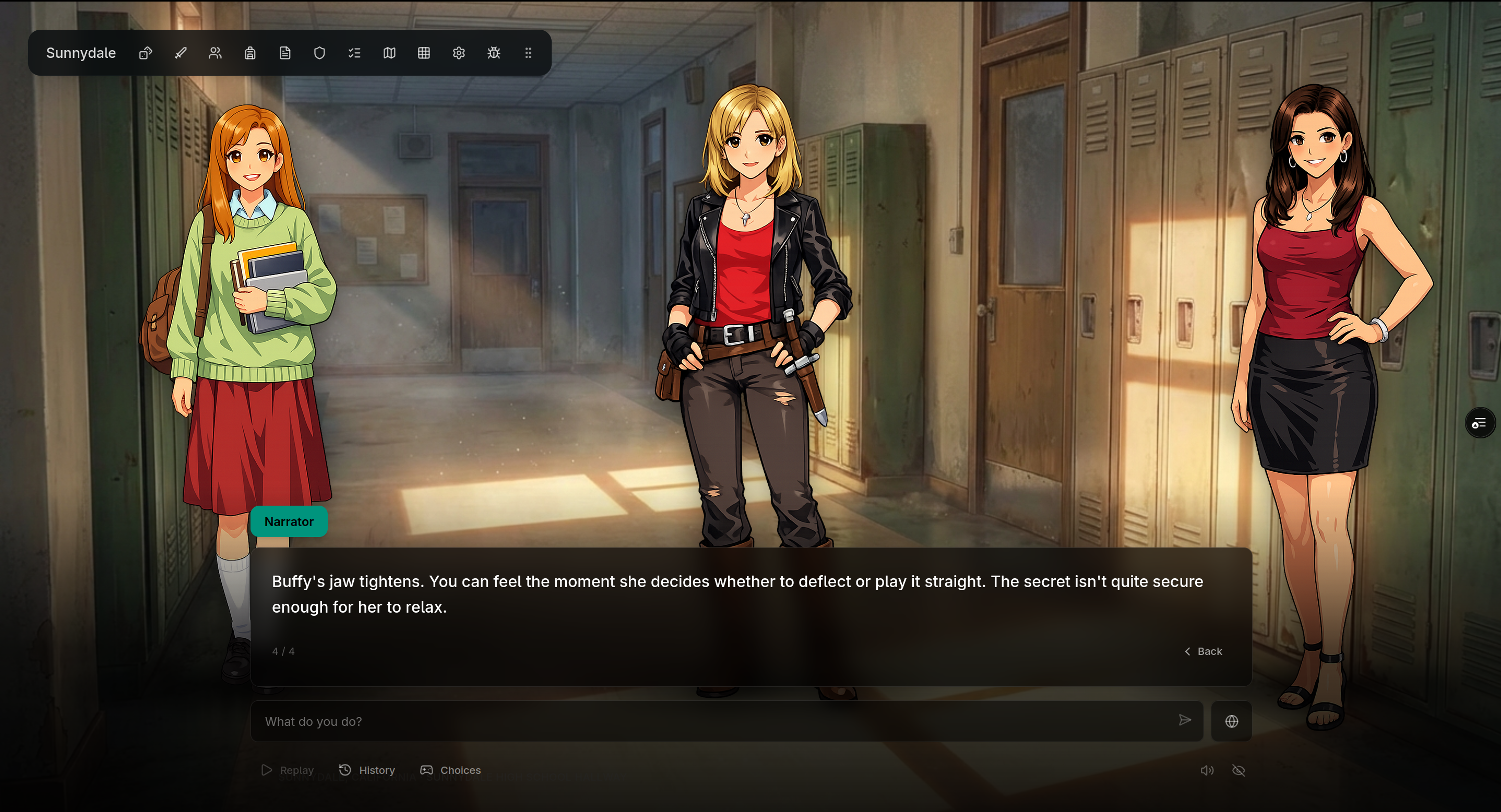The width and height of the screenshot is (1501, 812).
Task: Click the sword icon in the toolbar
Action: [x=181, y=53]
